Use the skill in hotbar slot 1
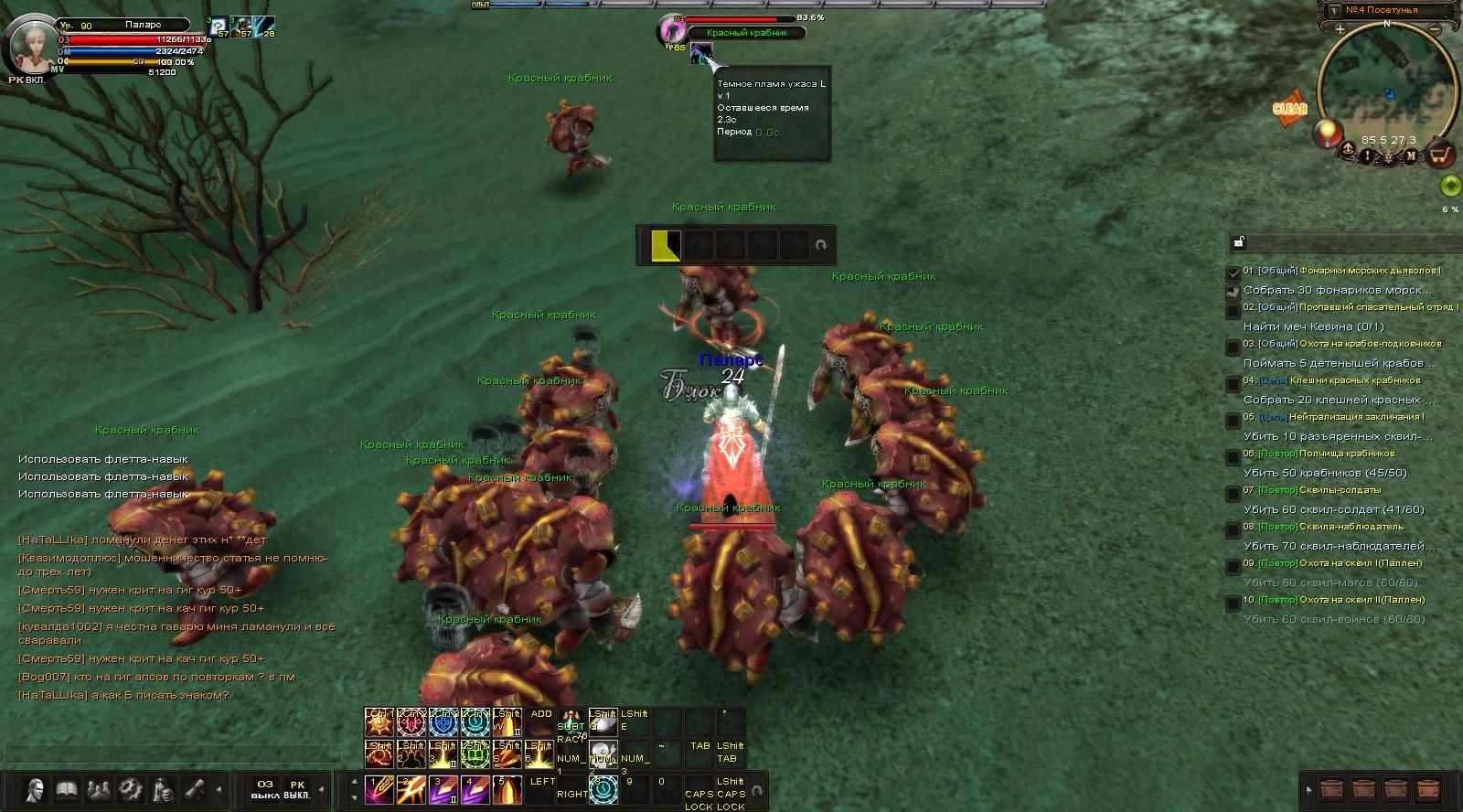The width and height of the screenshot is (1463, 812). 379,789
